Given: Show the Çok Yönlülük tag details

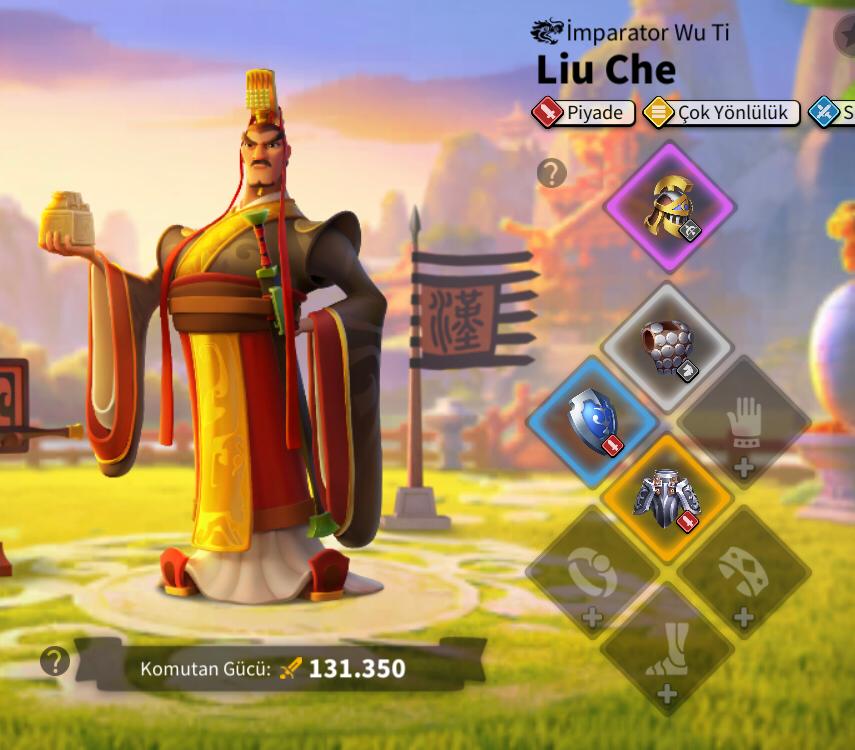Looking at the screenshot, I should pyautogui.click(x=721, y=113).
